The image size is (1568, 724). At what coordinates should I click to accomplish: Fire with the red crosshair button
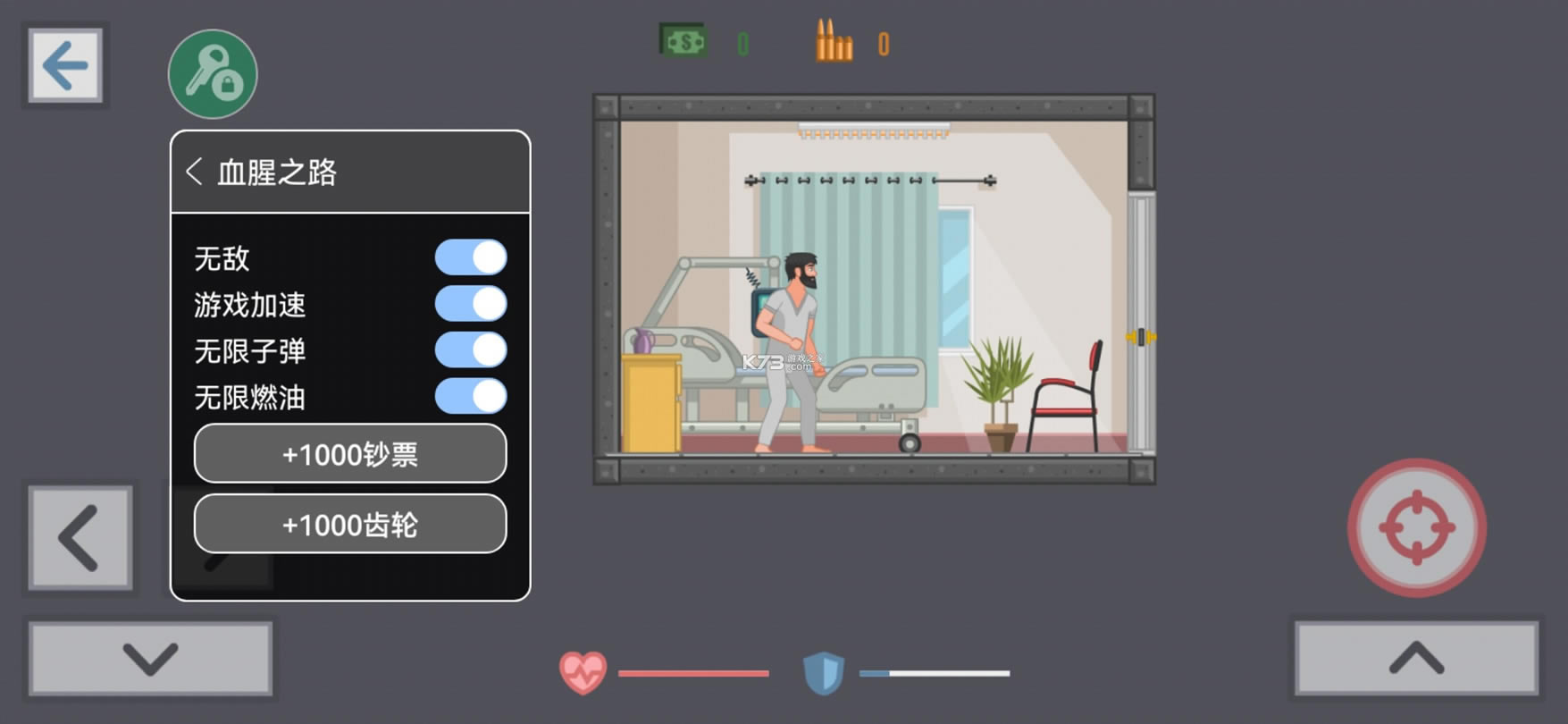(1416, 527)
